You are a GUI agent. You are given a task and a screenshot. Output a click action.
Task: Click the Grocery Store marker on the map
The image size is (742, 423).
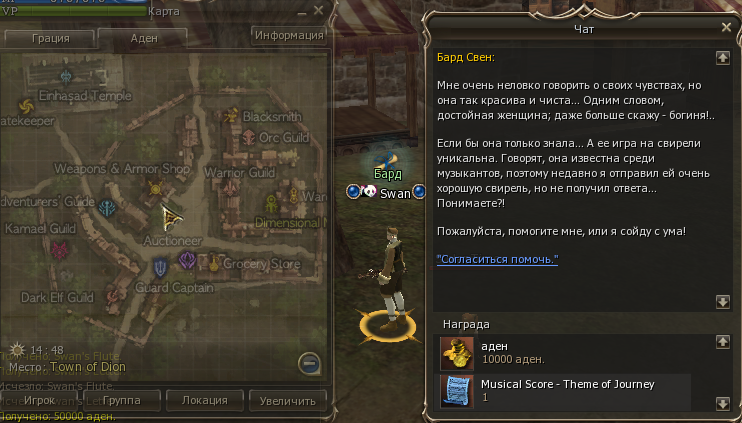coord(213,262)
